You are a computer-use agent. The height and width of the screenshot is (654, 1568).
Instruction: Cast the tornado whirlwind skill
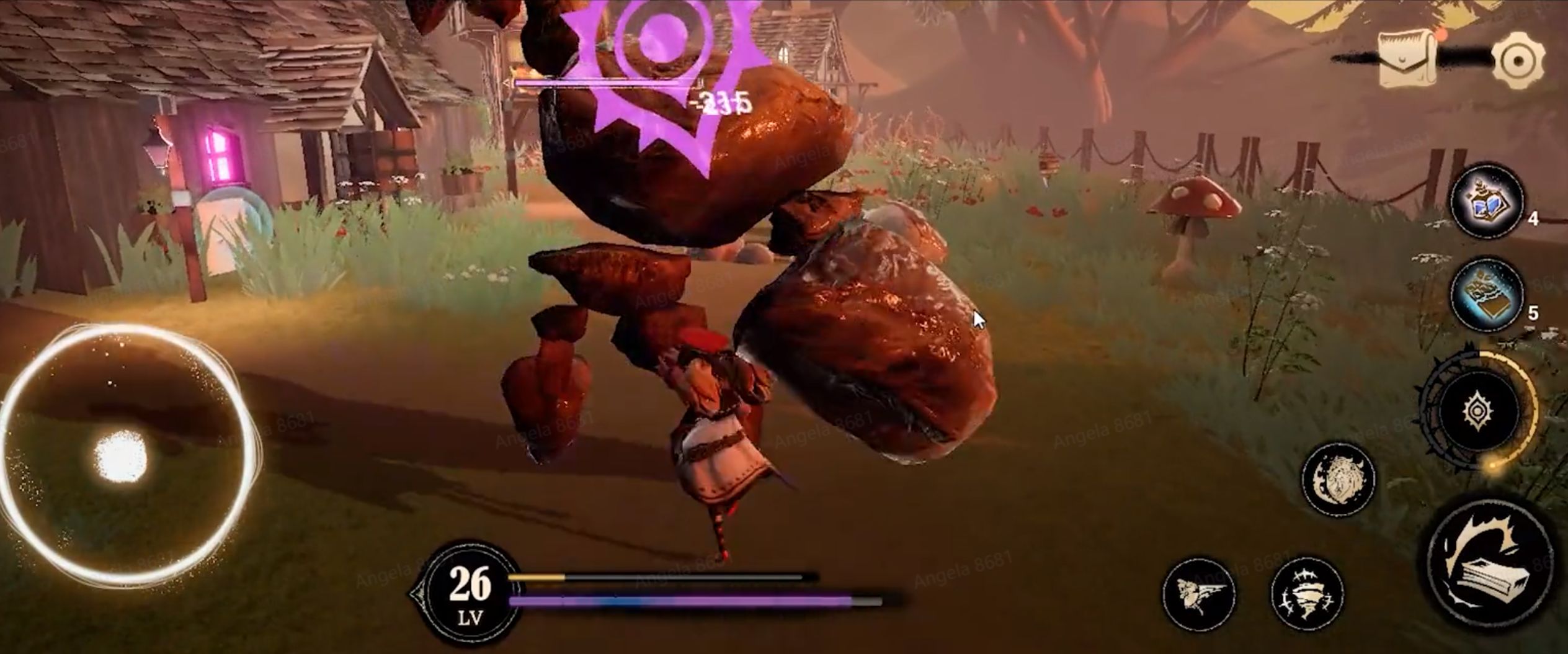tap(1306, 594)
